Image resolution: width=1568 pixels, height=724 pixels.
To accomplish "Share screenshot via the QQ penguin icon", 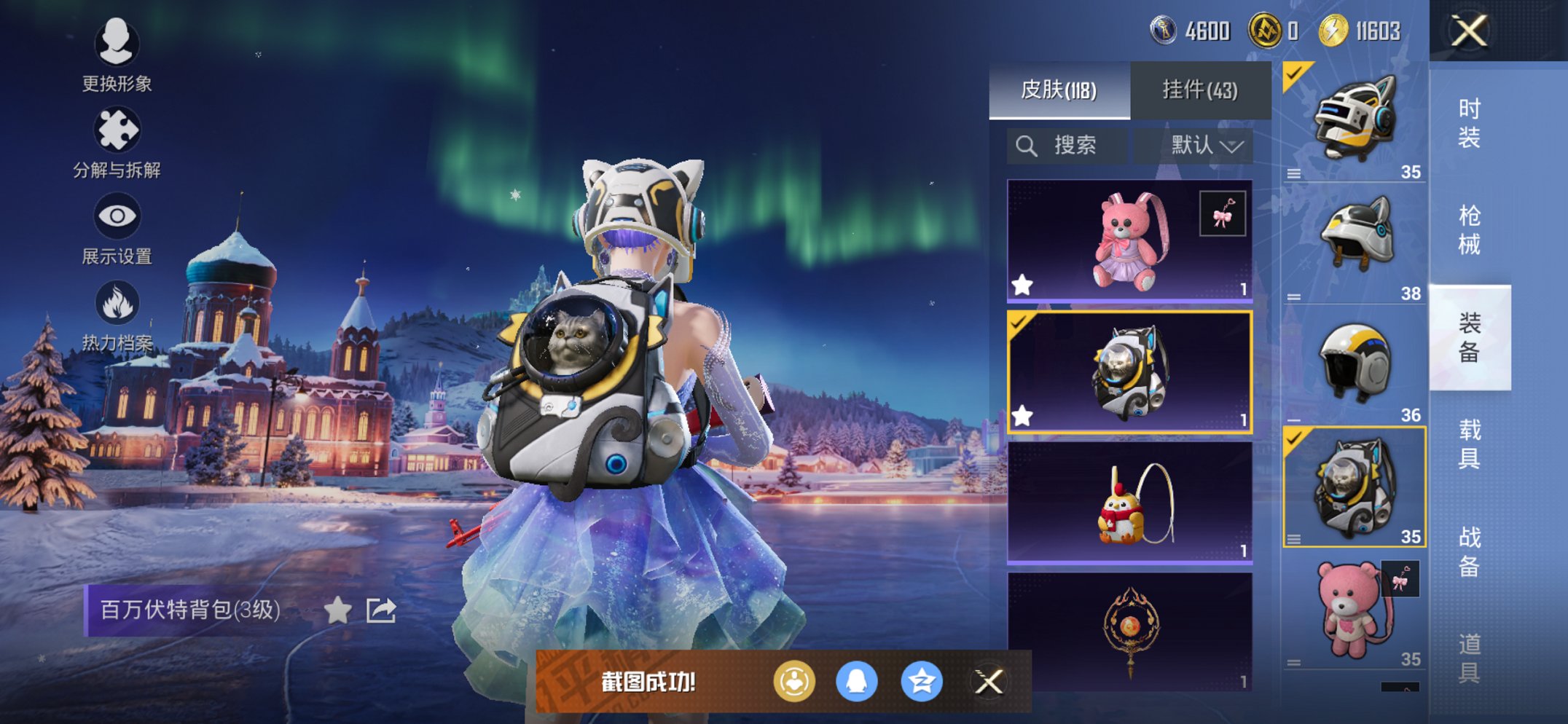I will coord(856,682).
